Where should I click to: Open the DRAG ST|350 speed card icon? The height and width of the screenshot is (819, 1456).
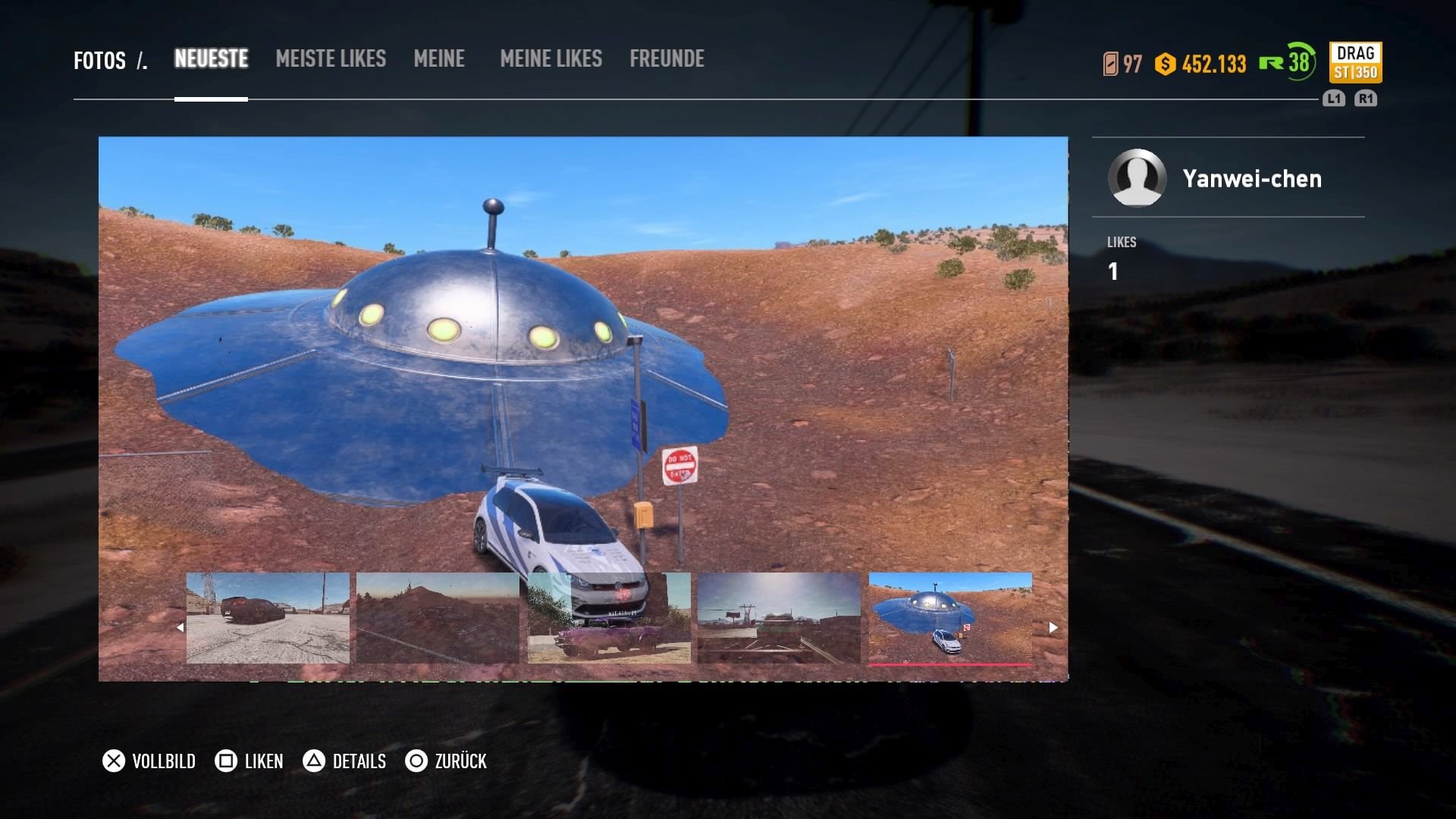pyautogui.click(x=1357, y=62)
